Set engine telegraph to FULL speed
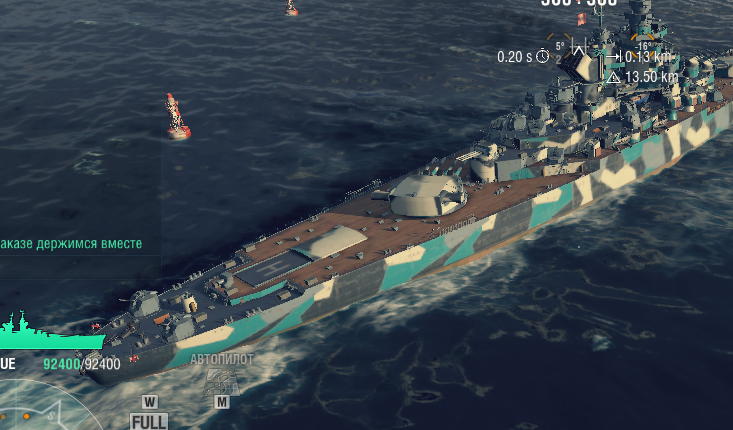 pos(149,421)
